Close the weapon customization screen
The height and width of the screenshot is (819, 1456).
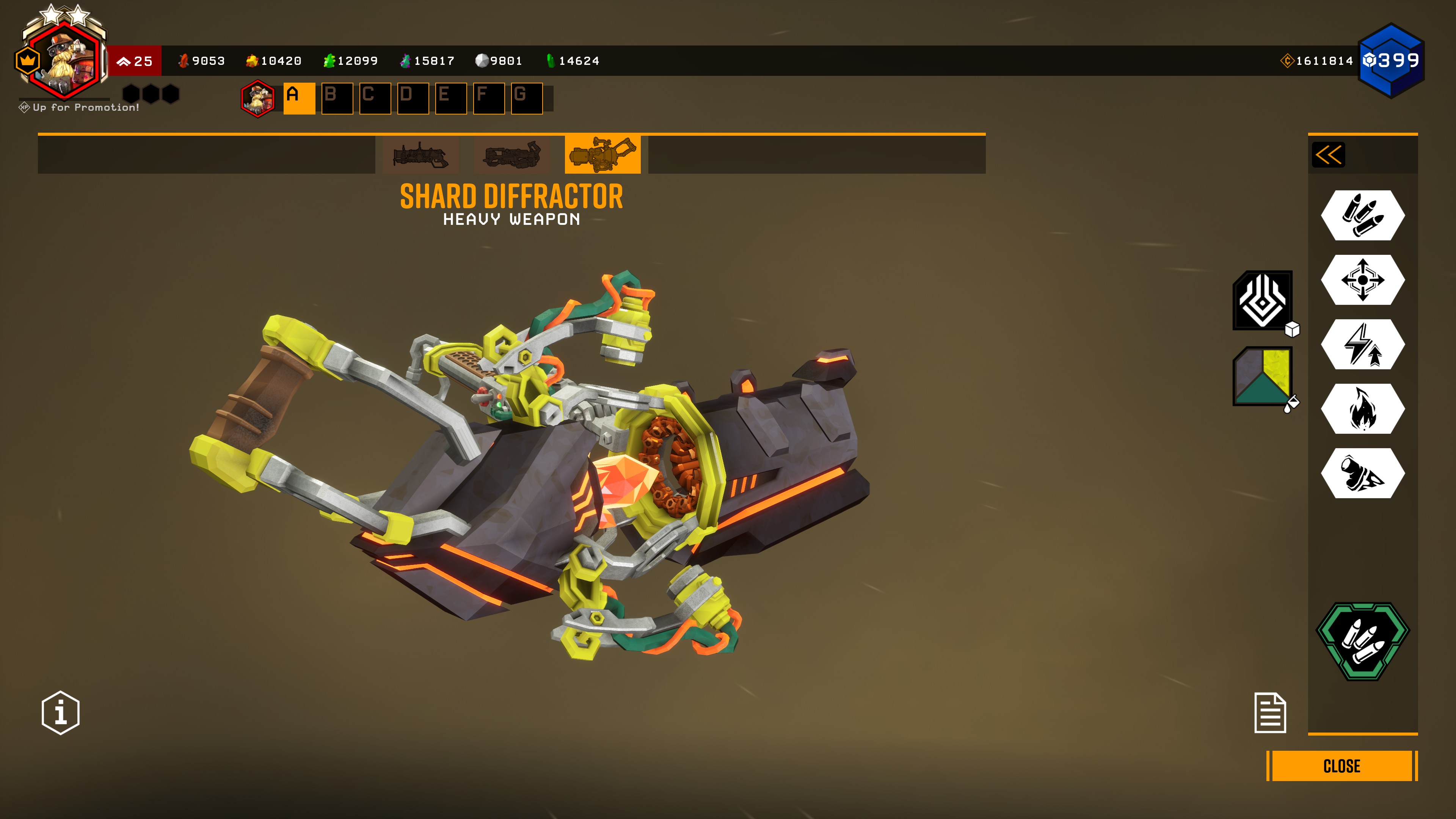(x=1341, y=766)
